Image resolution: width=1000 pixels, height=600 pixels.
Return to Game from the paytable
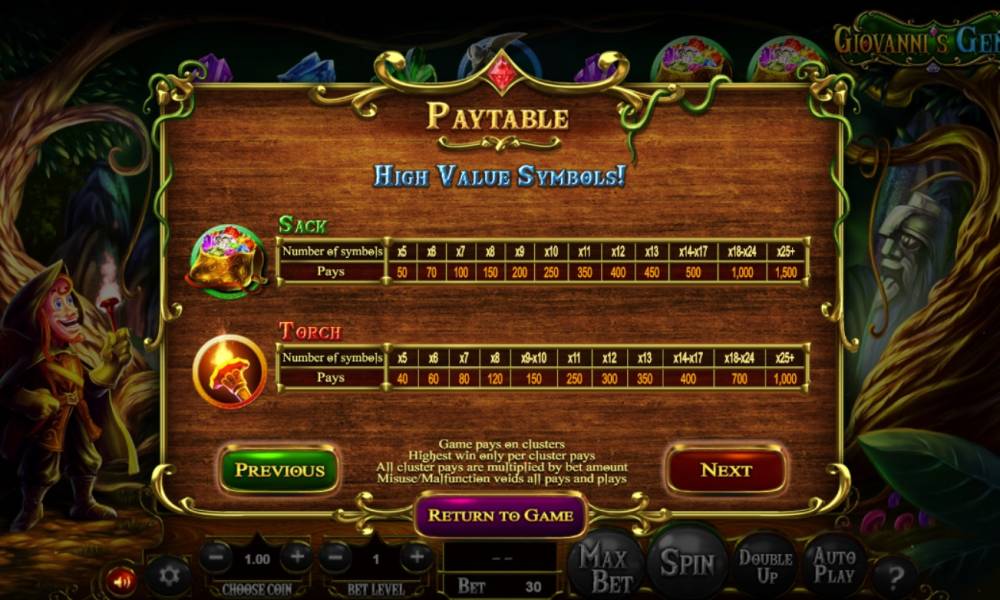[x=500, y=515]
